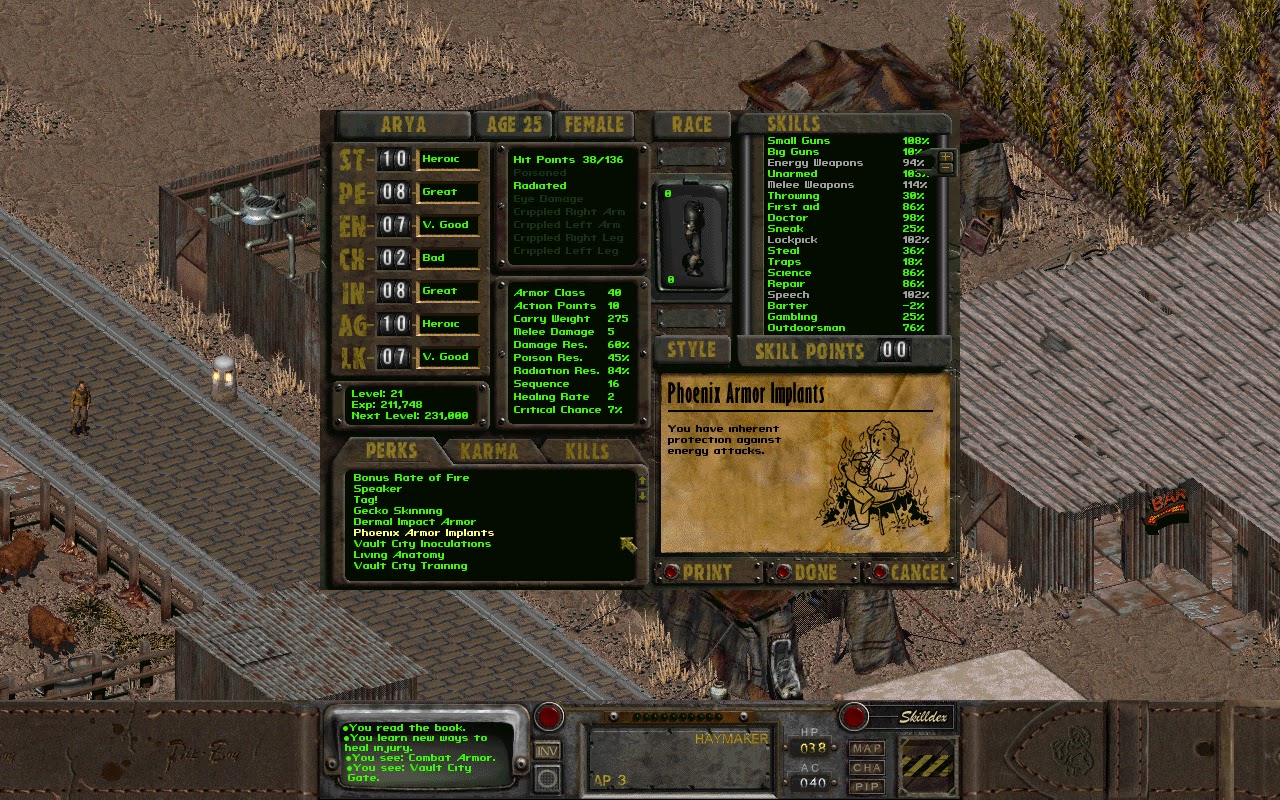
Task: Select the Gambling skill
Action: click(x=791, y=316)
